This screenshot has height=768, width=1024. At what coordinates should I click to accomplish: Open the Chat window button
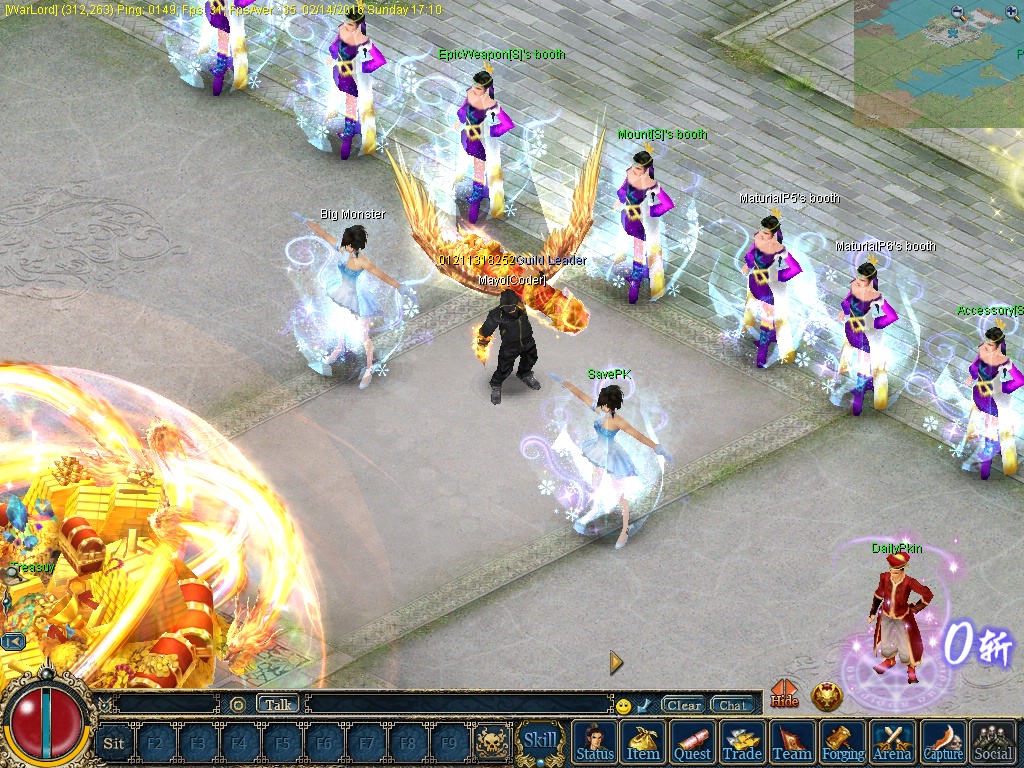[x=733, y=705]
